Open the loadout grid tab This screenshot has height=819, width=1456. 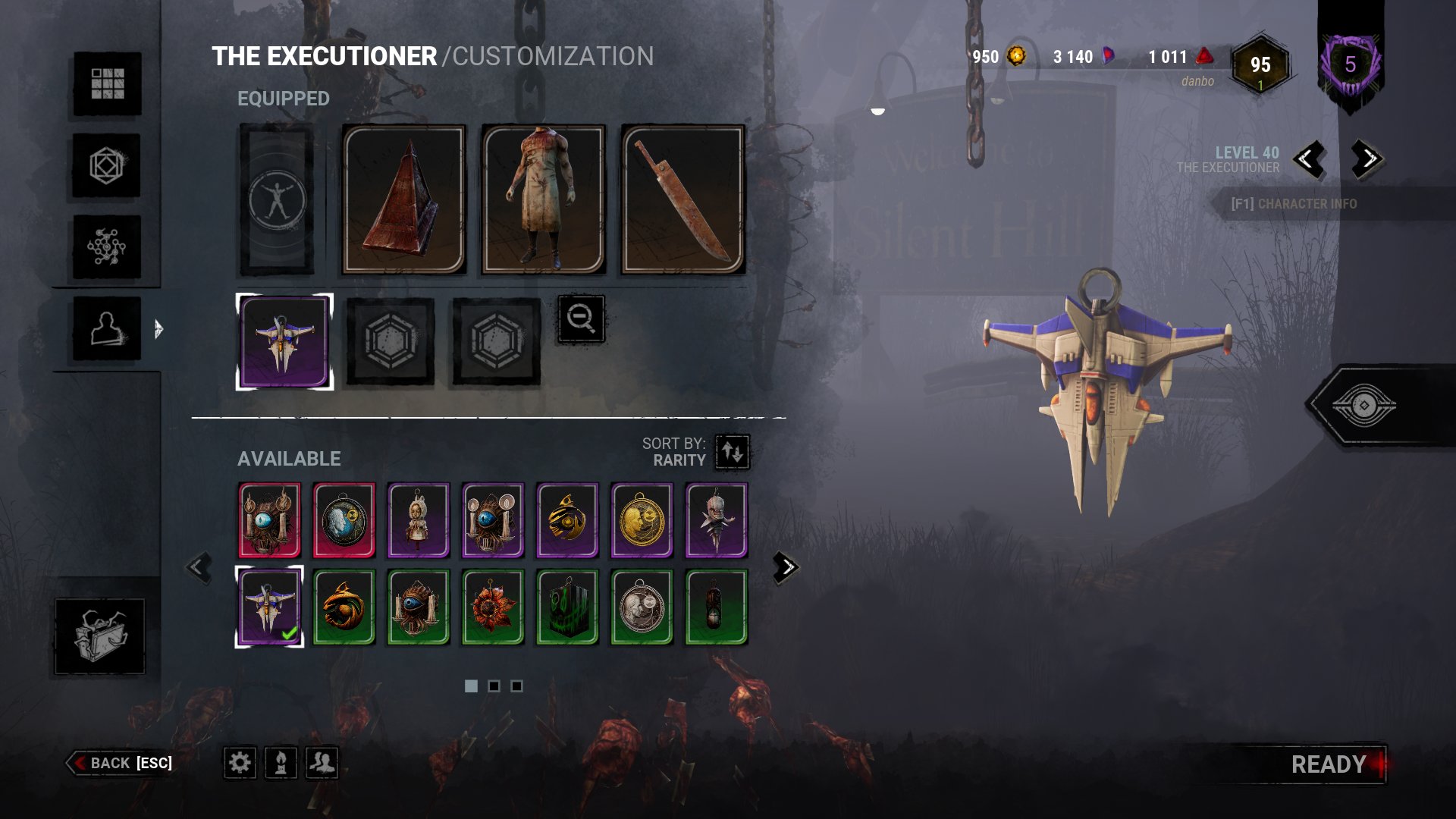tap(107, 83)
